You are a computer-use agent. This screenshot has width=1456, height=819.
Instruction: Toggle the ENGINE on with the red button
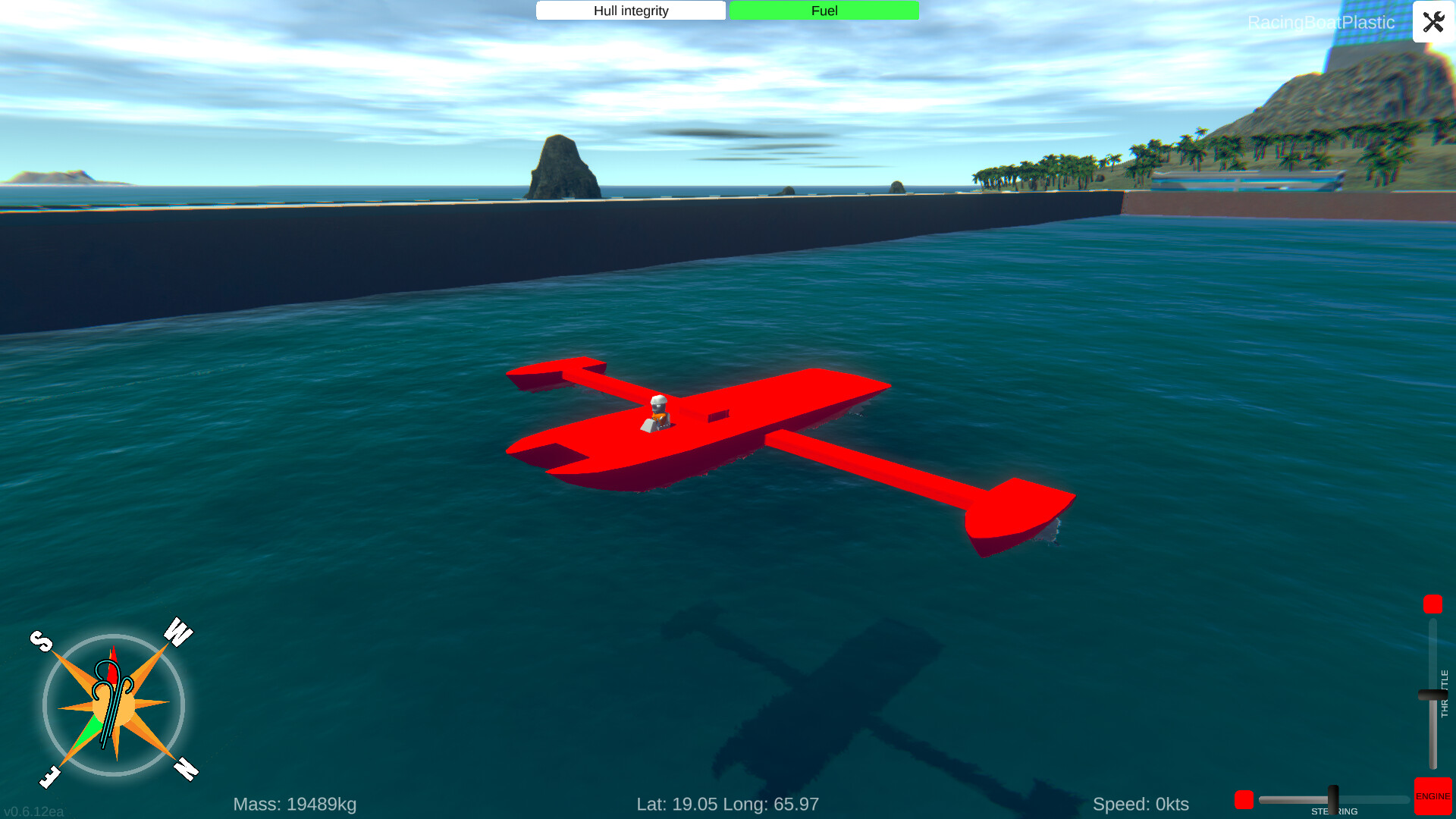[x=1432, y=797]
